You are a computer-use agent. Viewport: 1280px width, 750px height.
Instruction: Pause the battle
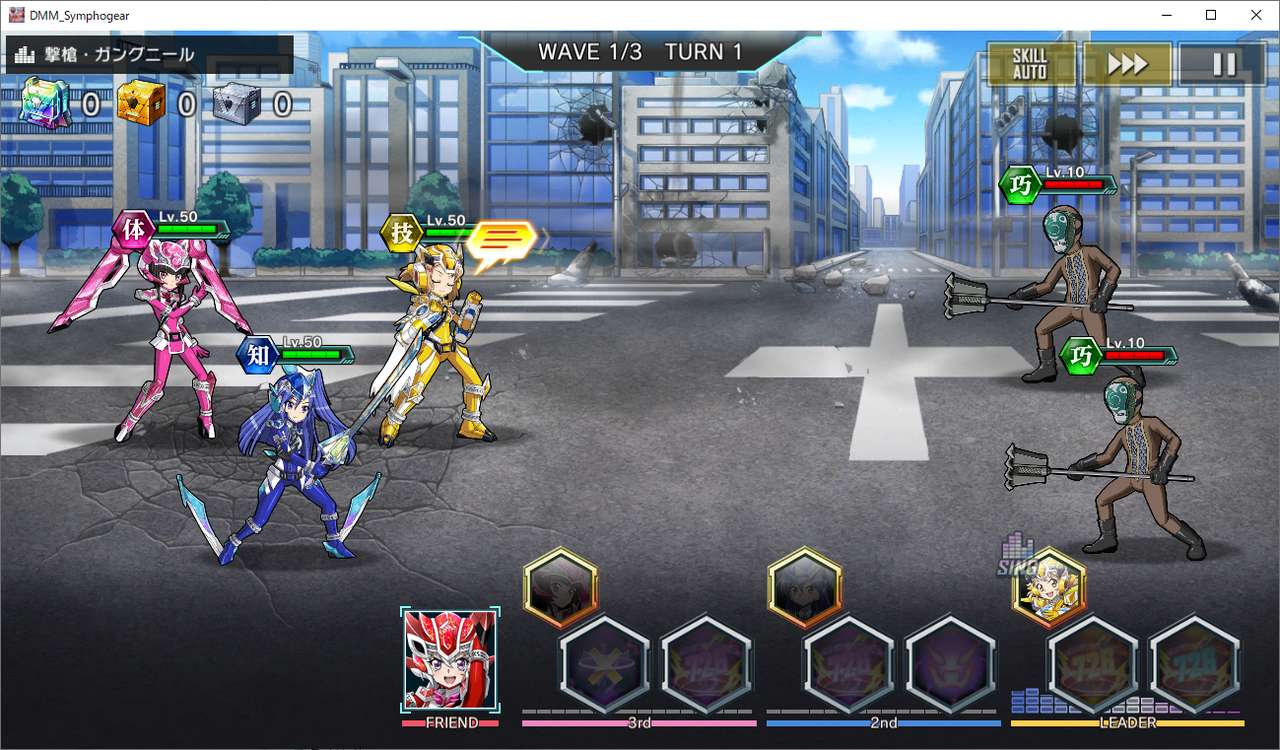pyautogui.click(x=1223, y=64)
